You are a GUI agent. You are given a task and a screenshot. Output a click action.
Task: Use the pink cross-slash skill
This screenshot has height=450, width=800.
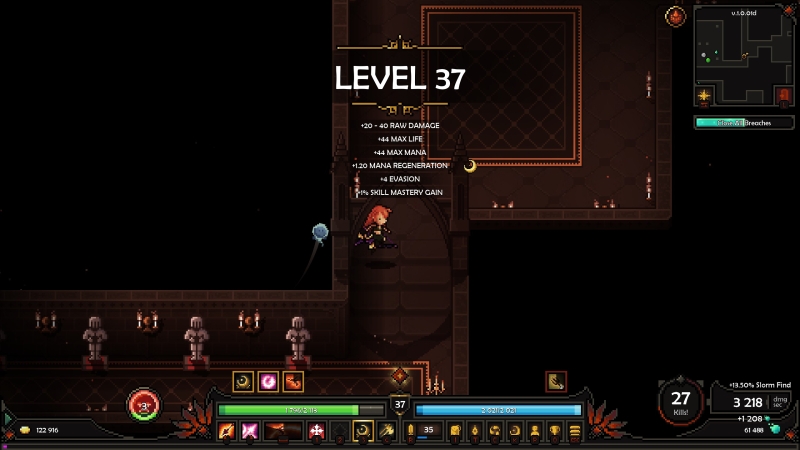point(249,431)
